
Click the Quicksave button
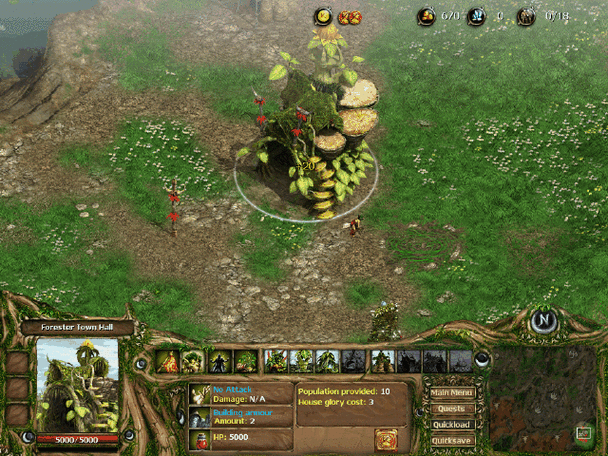[x=452, y=440]
